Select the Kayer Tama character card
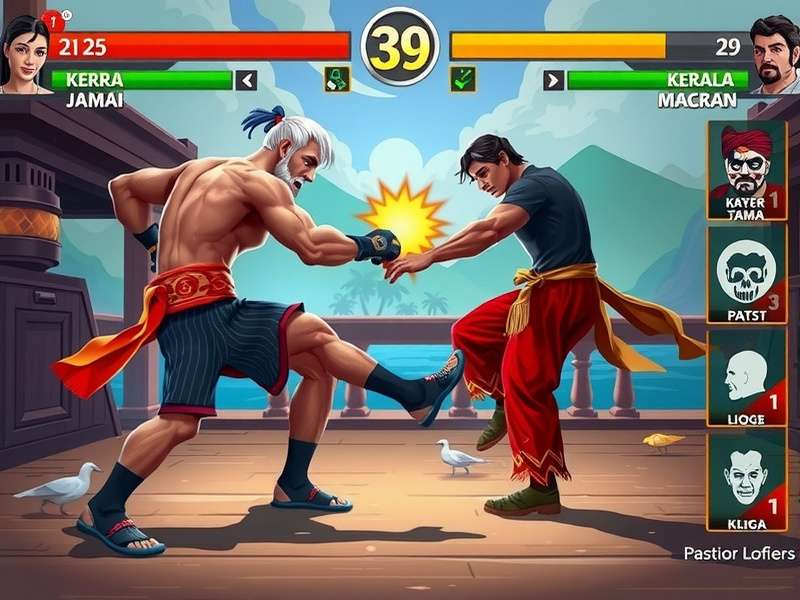Viewport: 800px width, 600px height. (747, 168)
